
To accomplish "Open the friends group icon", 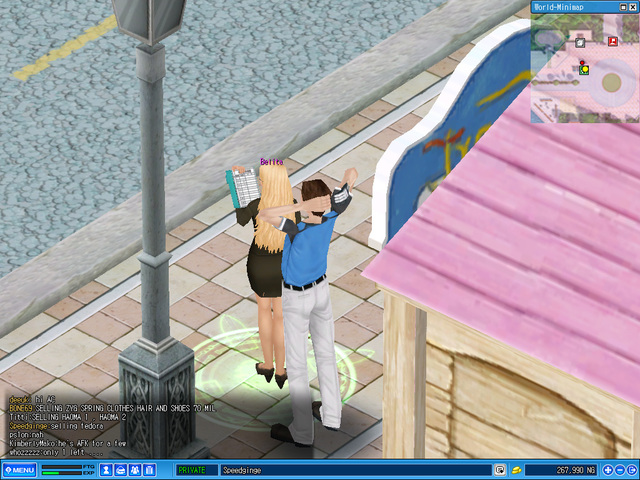I will 135,470.
